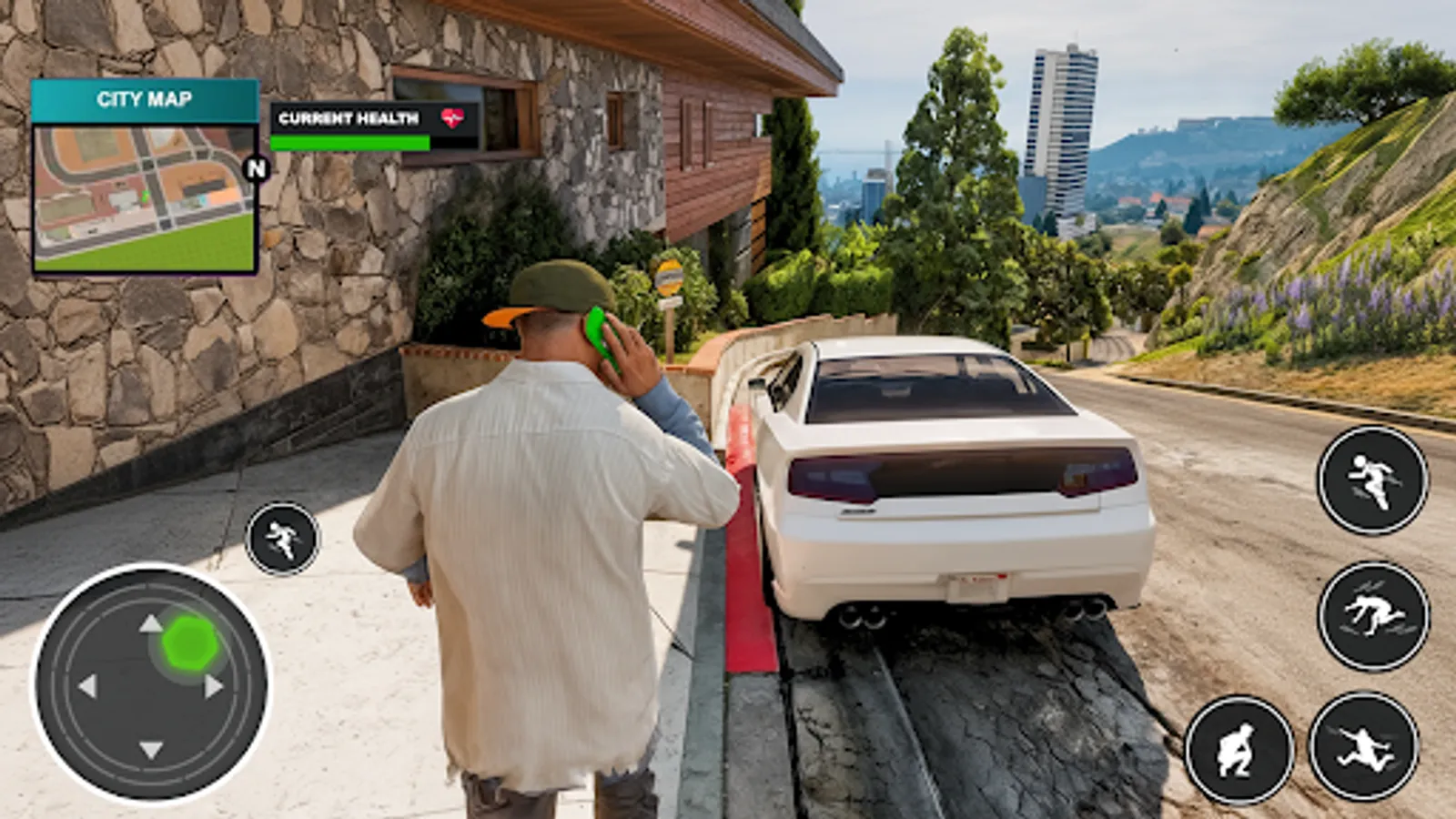Tap the Current Health label banner
1456x819 pixels.
(x=349, y=116)
